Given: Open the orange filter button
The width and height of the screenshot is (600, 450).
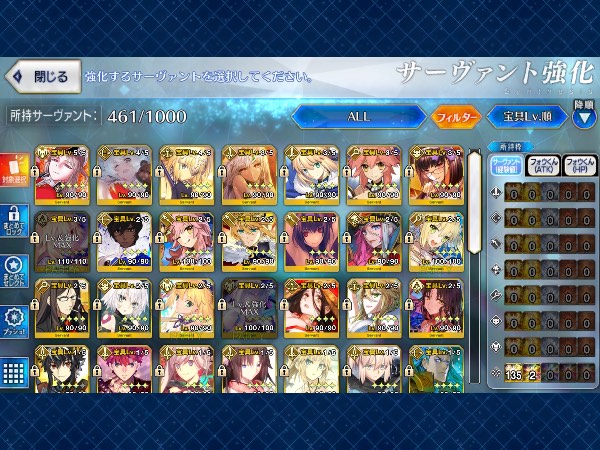Looking at the screenshot, I should (456, 116).
